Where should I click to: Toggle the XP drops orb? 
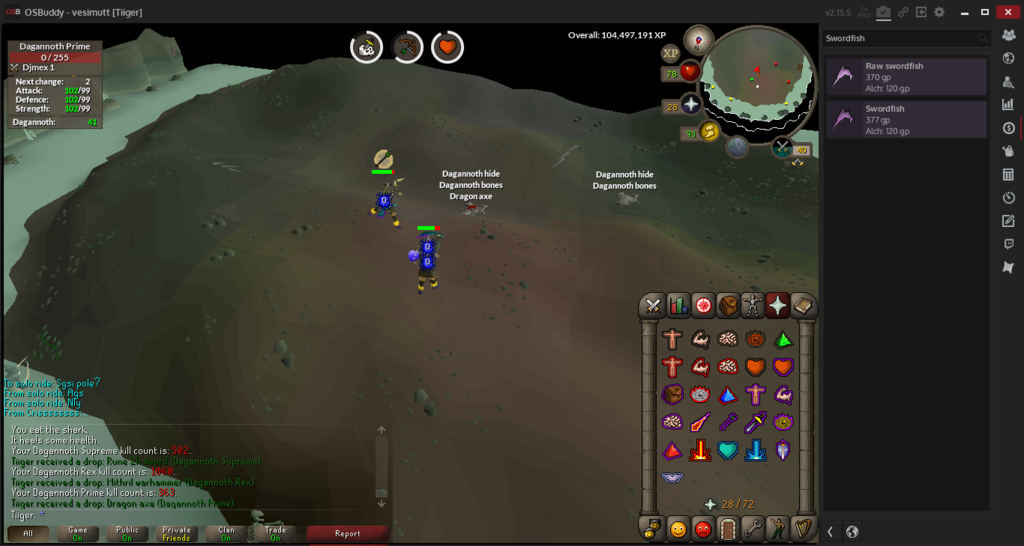(x=670, y=53)
